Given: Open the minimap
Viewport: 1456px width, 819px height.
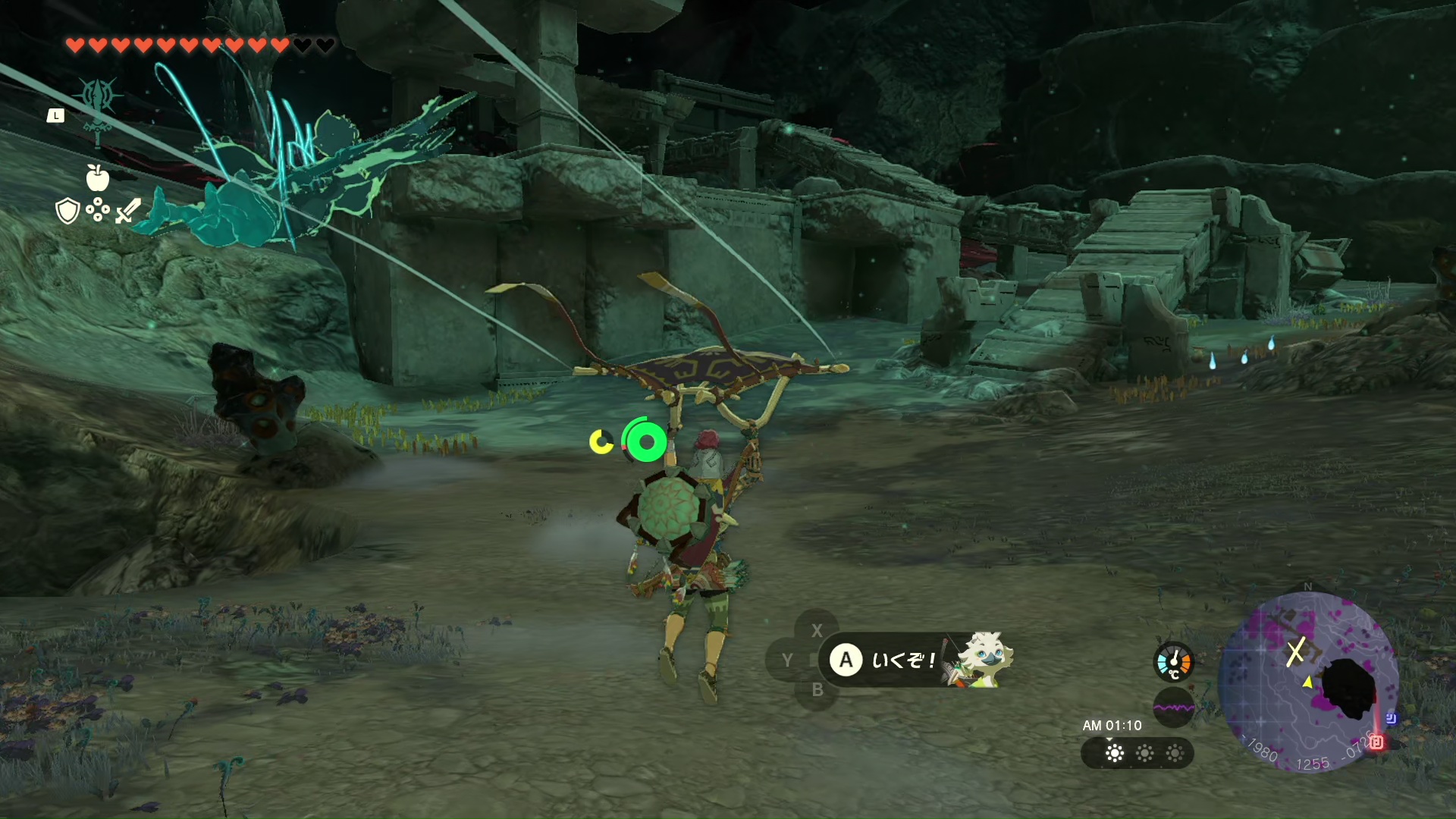Looking at the screenshot, I should 1308,681.
